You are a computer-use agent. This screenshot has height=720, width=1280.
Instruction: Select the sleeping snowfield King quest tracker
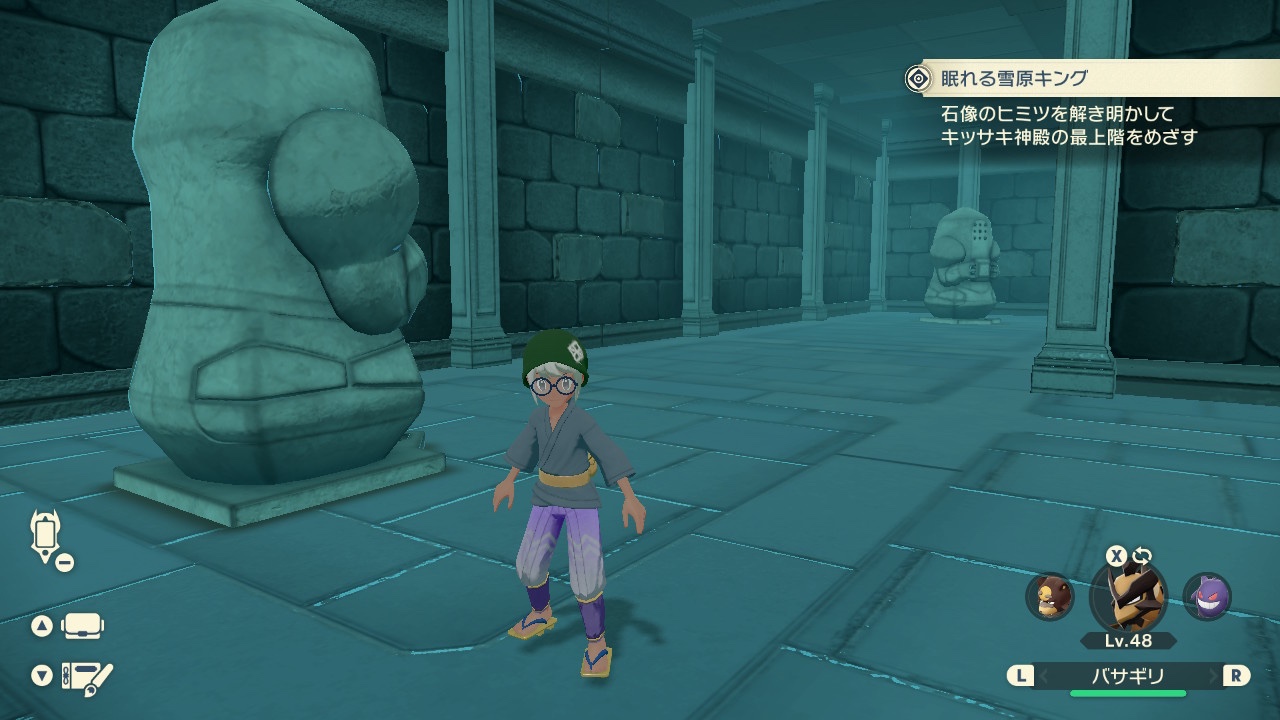[1012, 78]
